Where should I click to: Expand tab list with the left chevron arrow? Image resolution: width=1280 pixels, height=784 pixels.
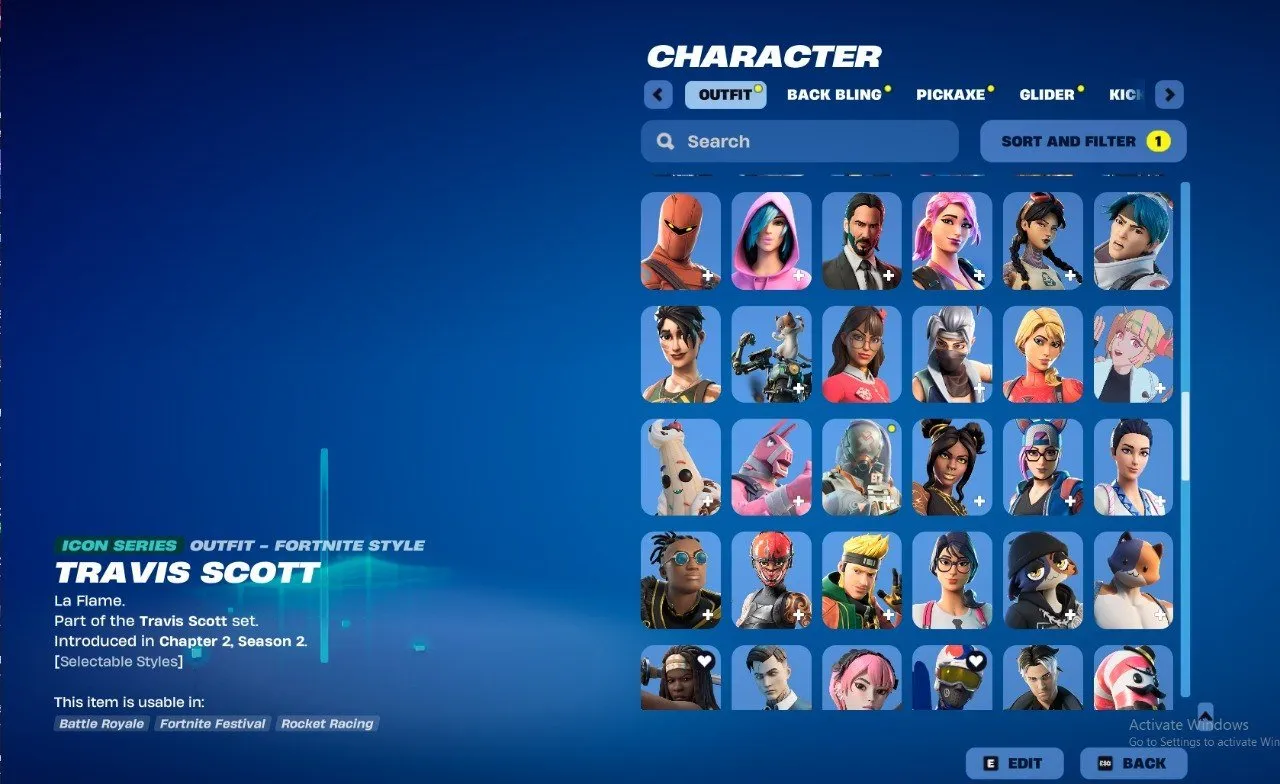[x=658, y=94]
